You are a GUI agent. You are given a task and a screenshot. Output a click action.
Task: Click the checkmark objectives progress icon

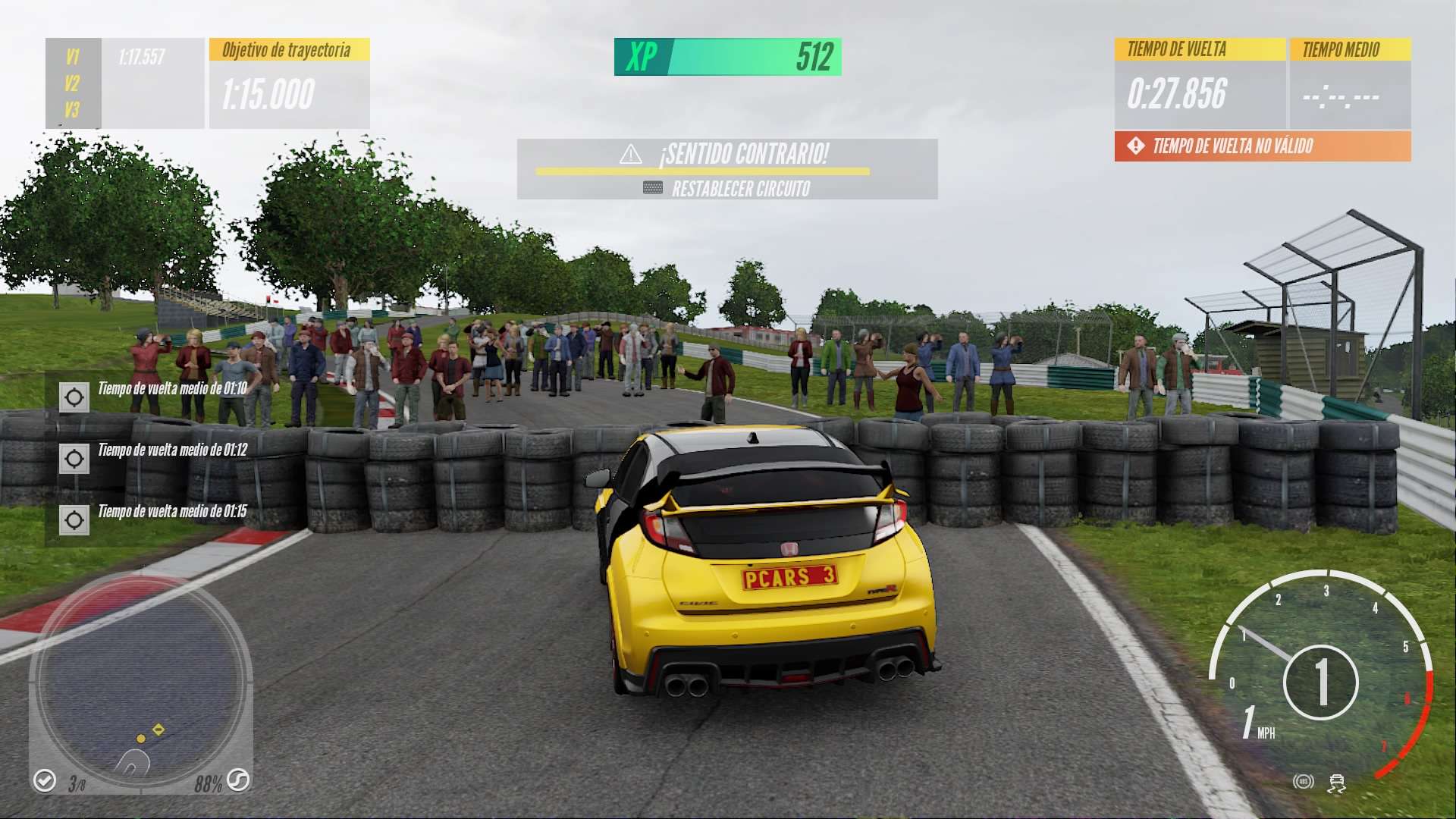pos(45,780)
